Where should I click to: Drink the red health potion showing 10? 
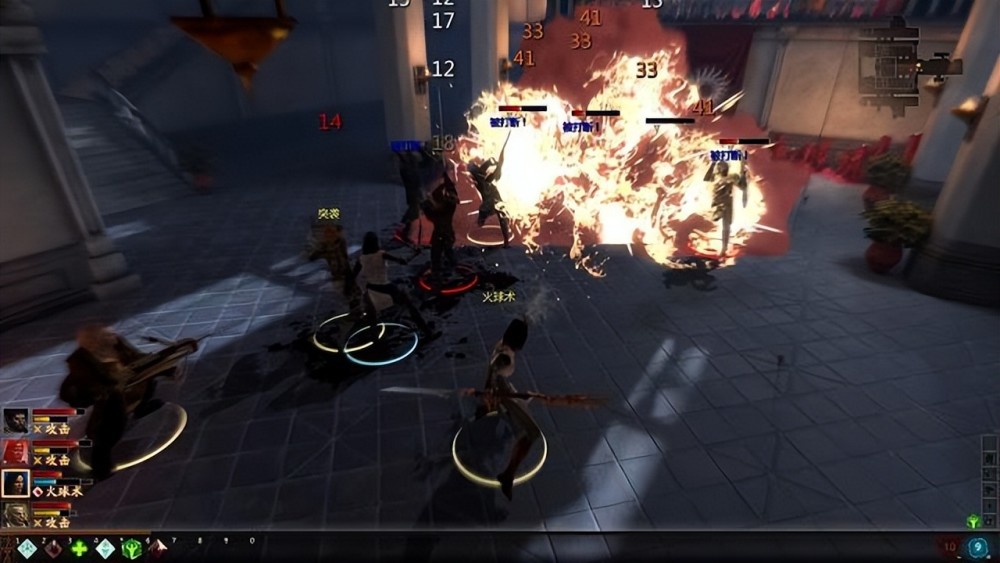948,547
